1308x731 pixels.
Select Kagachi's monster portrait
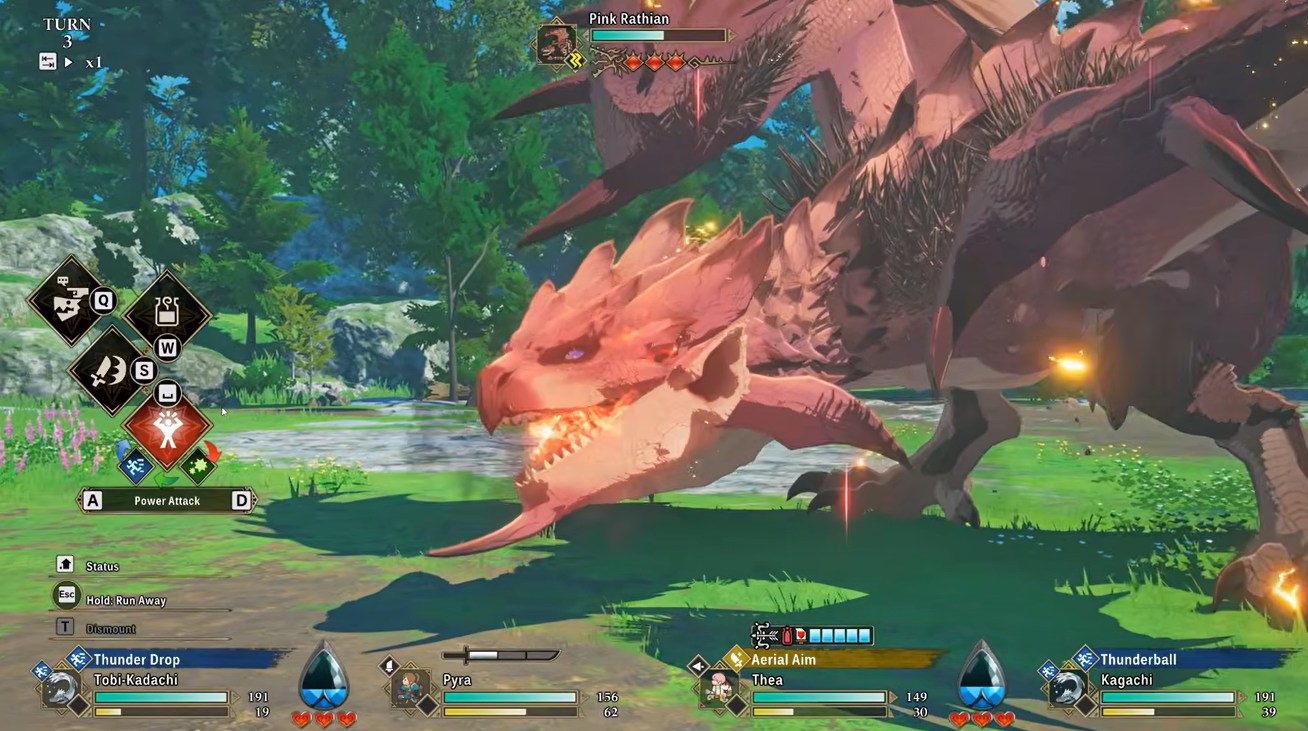[x=1068, y=689]
